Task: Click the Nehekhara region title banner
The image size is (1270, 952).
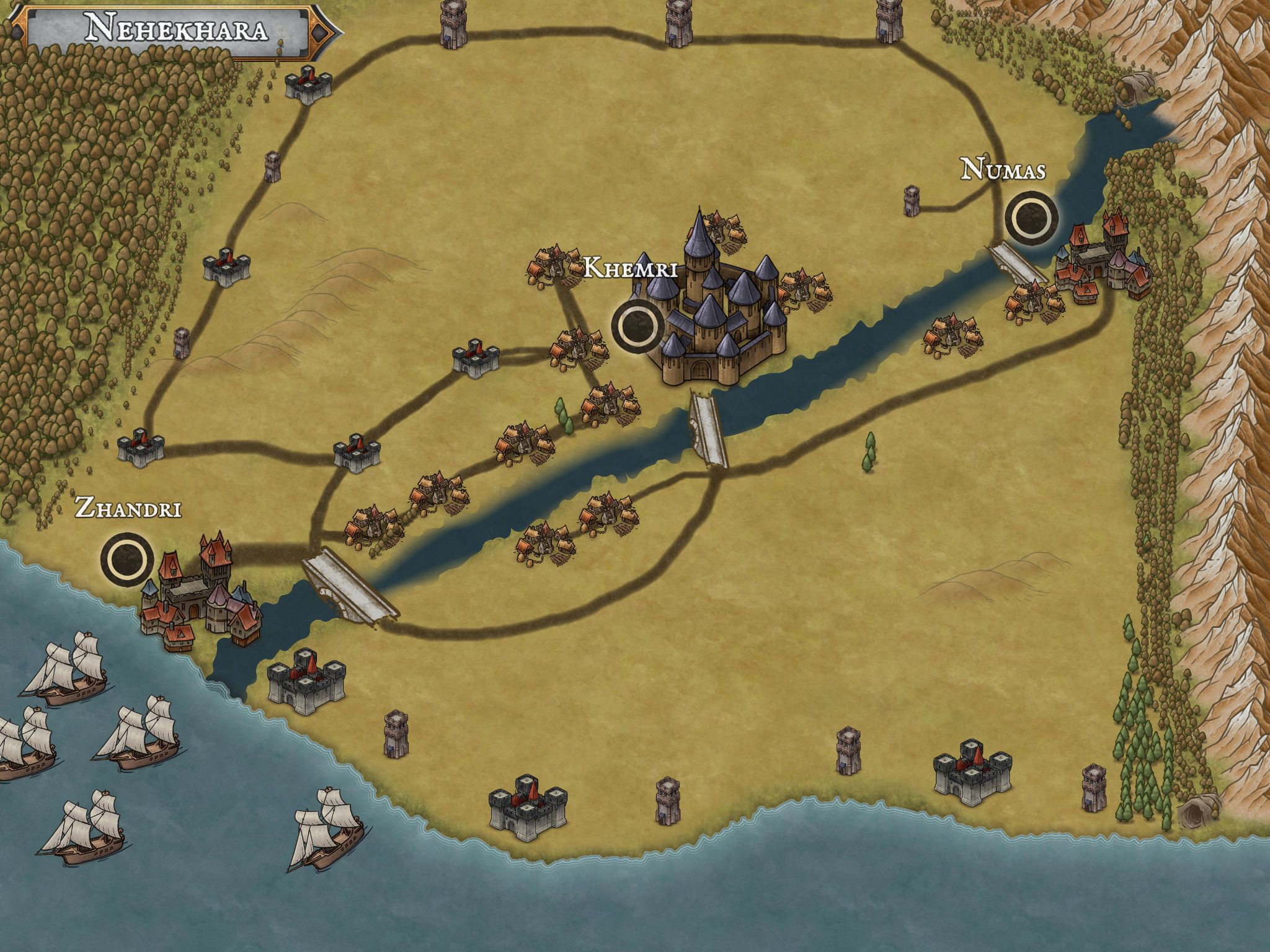Action: pos(177,30)
